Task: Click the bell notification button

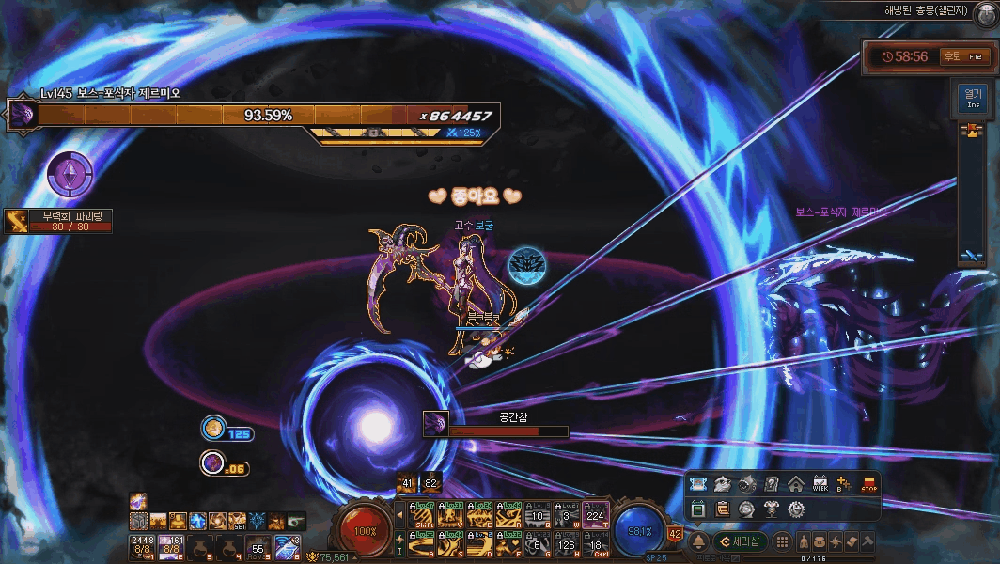Action: tap(699, 541)
